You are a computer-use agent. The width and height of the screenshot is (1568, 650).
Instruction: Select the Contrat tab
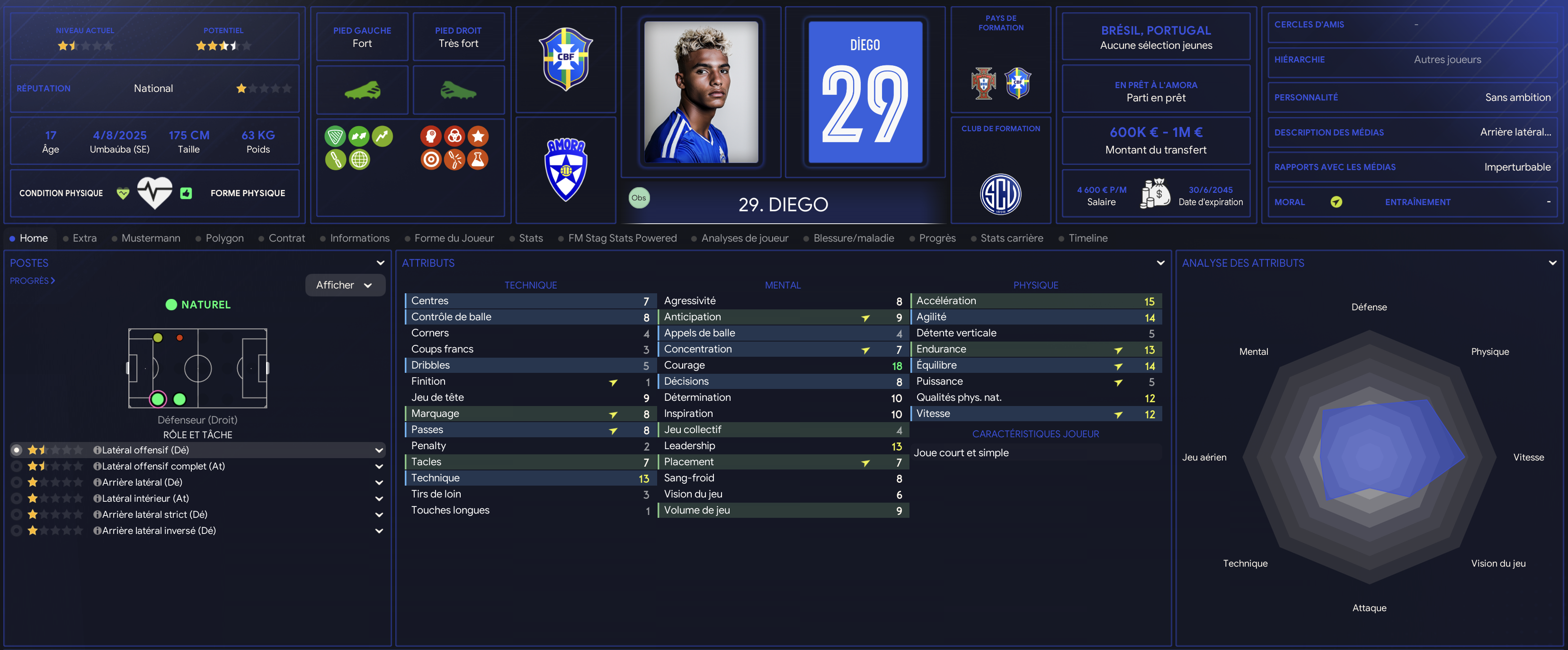(286, 238)
